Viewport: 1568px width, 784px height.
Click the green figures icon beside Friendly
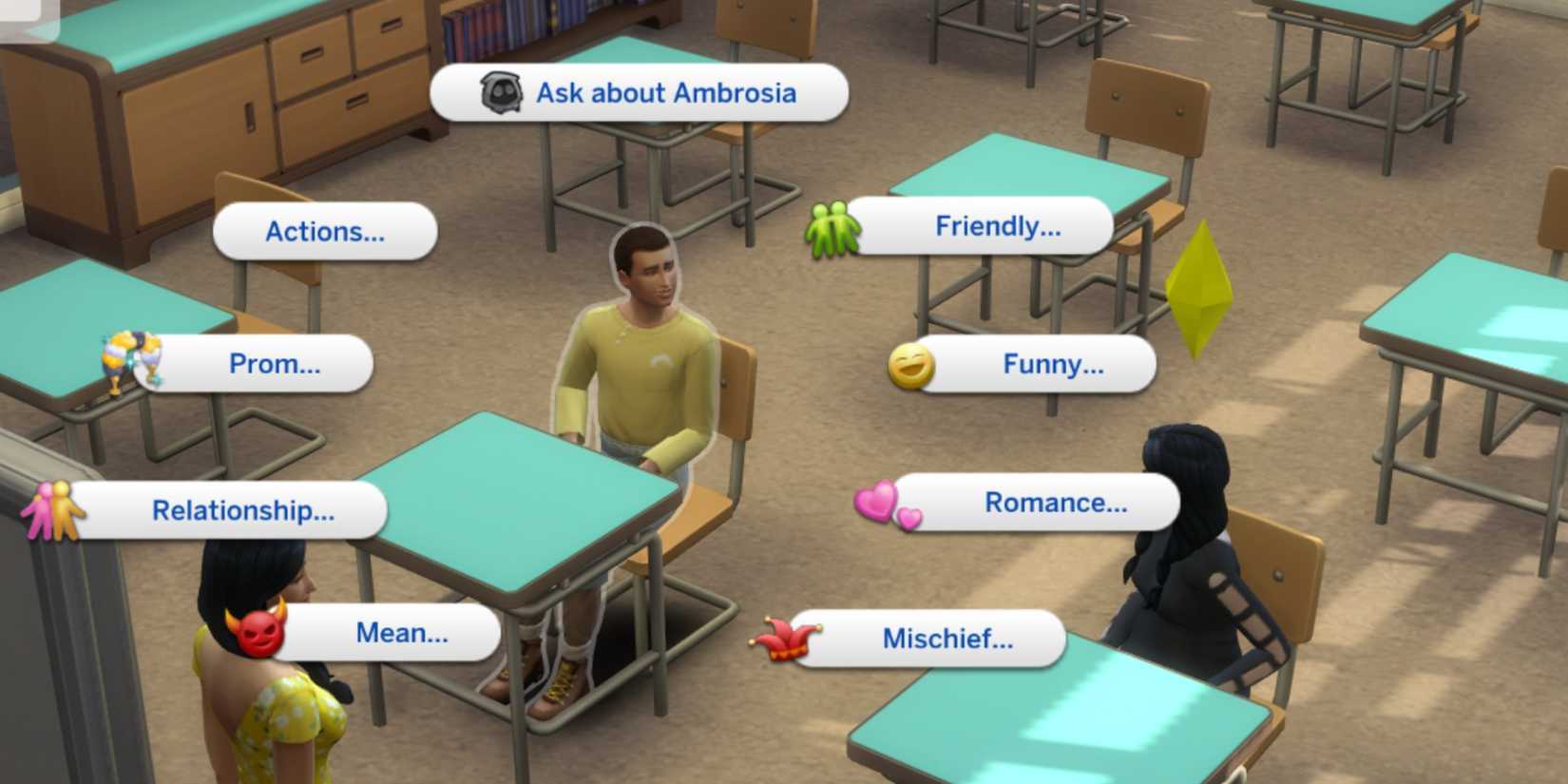[x=832, y=228]
